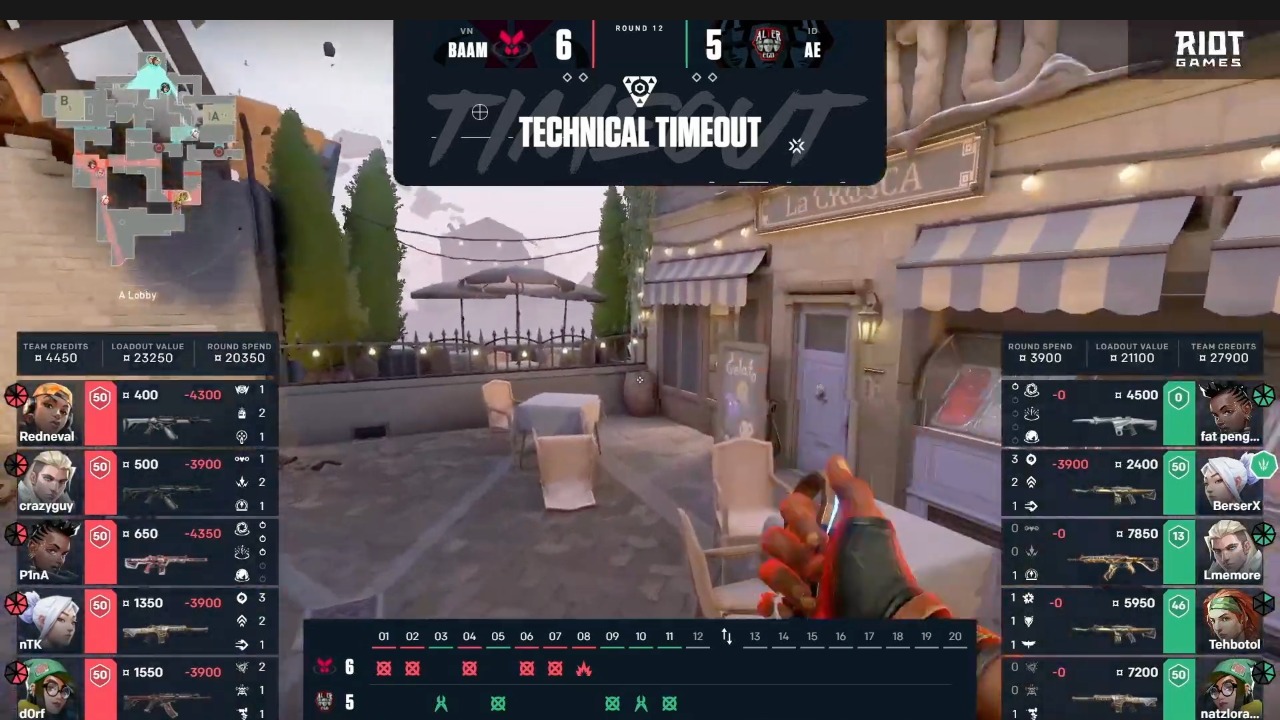Click the Riot Games logo
This screenshot has height=720, width=1280.
click(1208, 49)
